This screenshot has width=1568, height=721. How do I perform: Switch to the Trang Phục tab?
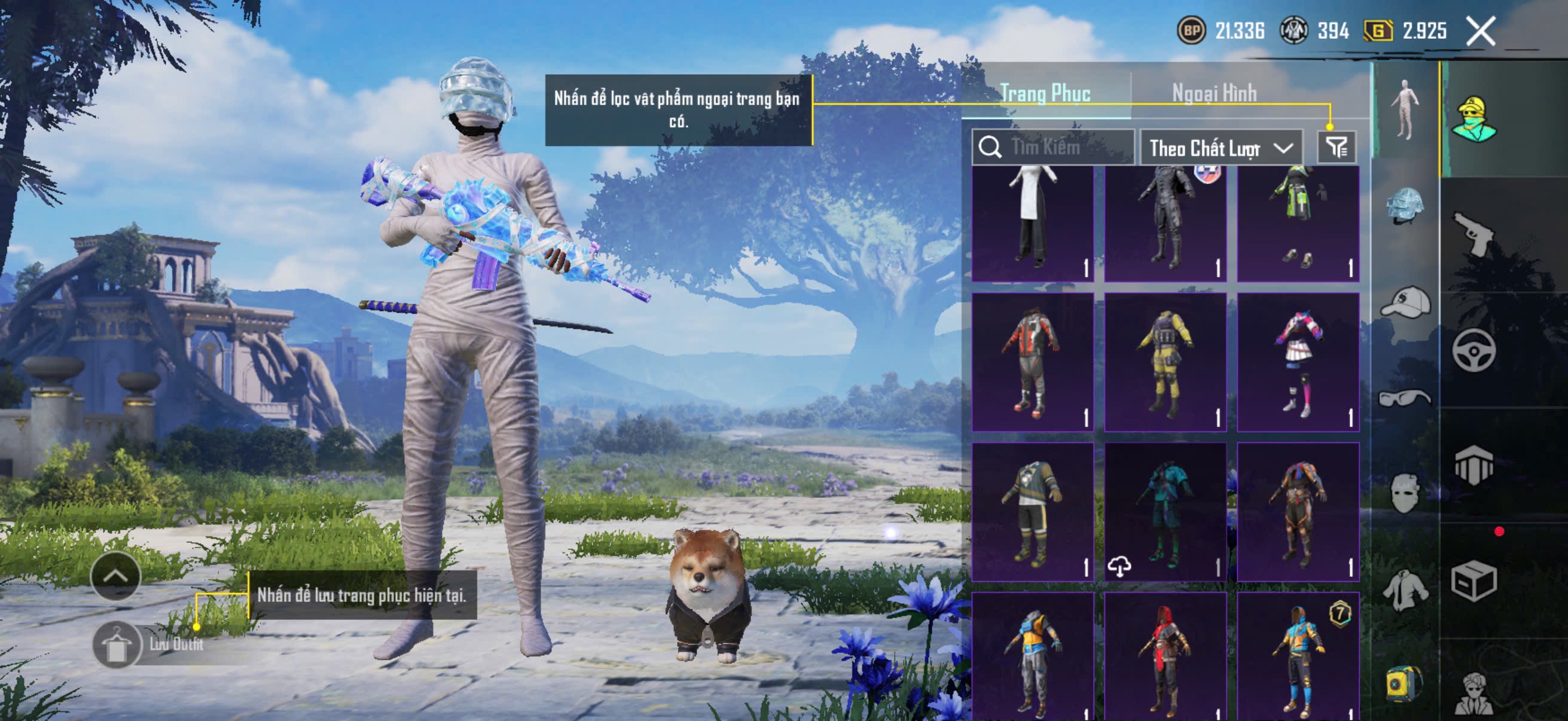[x=1045, y=93]
